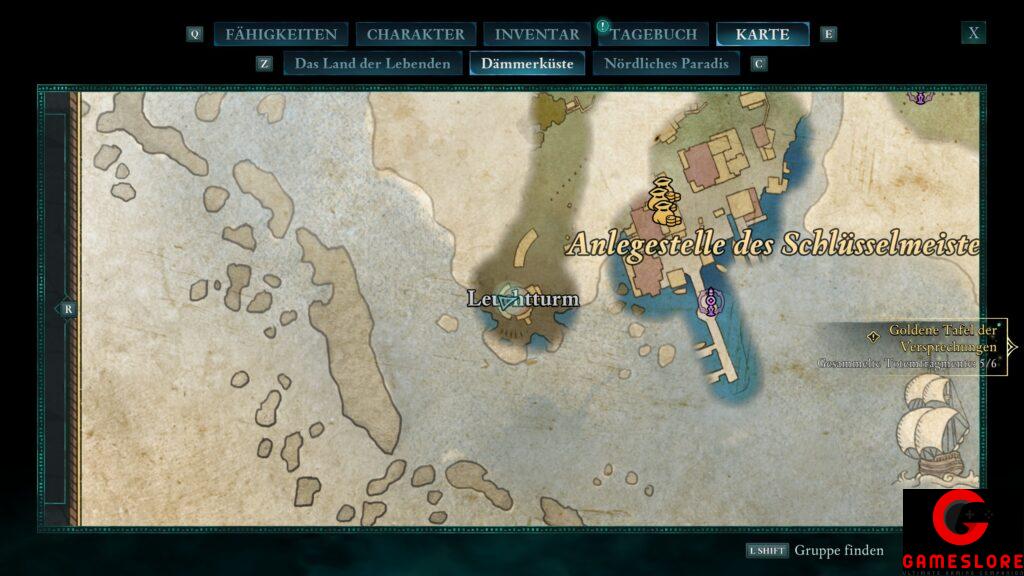Click the purple marker at map's top-right
1024x576 pixels.
coord(919,96)
